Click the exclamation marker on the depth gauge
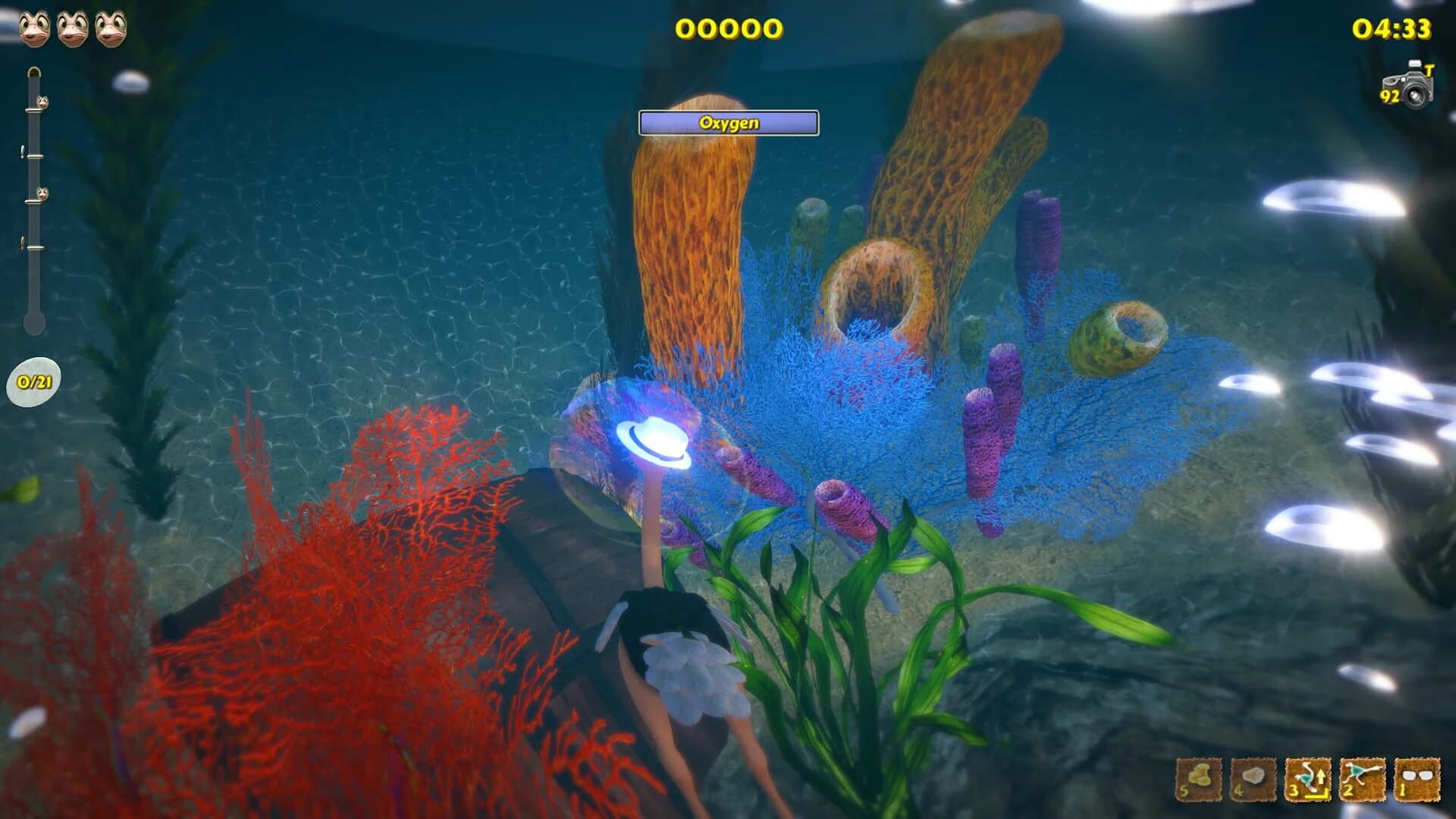This screenshot has height=819, width=1456. [x=21, y=150]
